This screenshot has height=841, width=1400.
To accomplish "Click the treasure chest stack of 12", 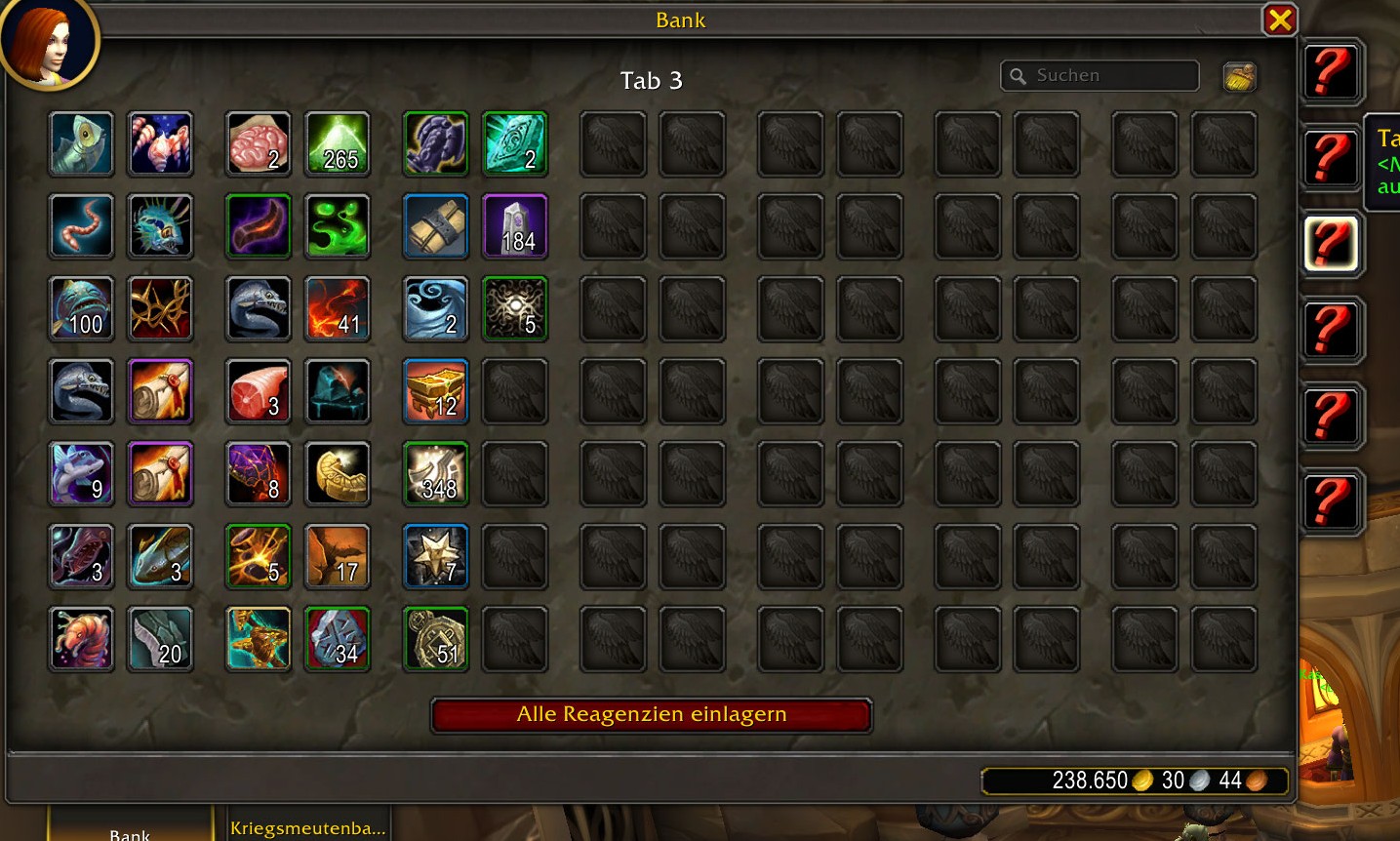I will click(x=436, y=391).
